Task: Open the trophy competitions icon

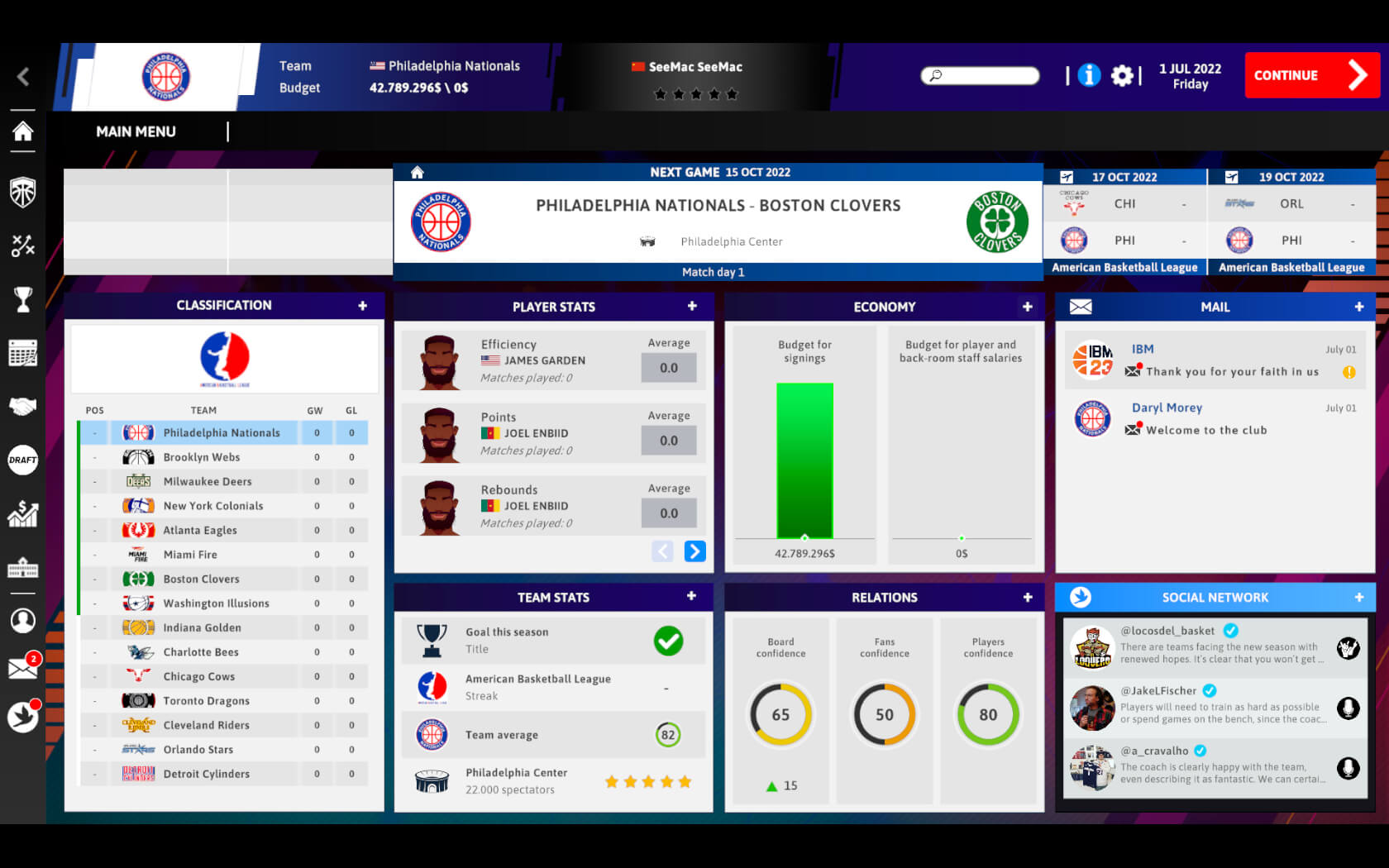Action: (23, 299)
